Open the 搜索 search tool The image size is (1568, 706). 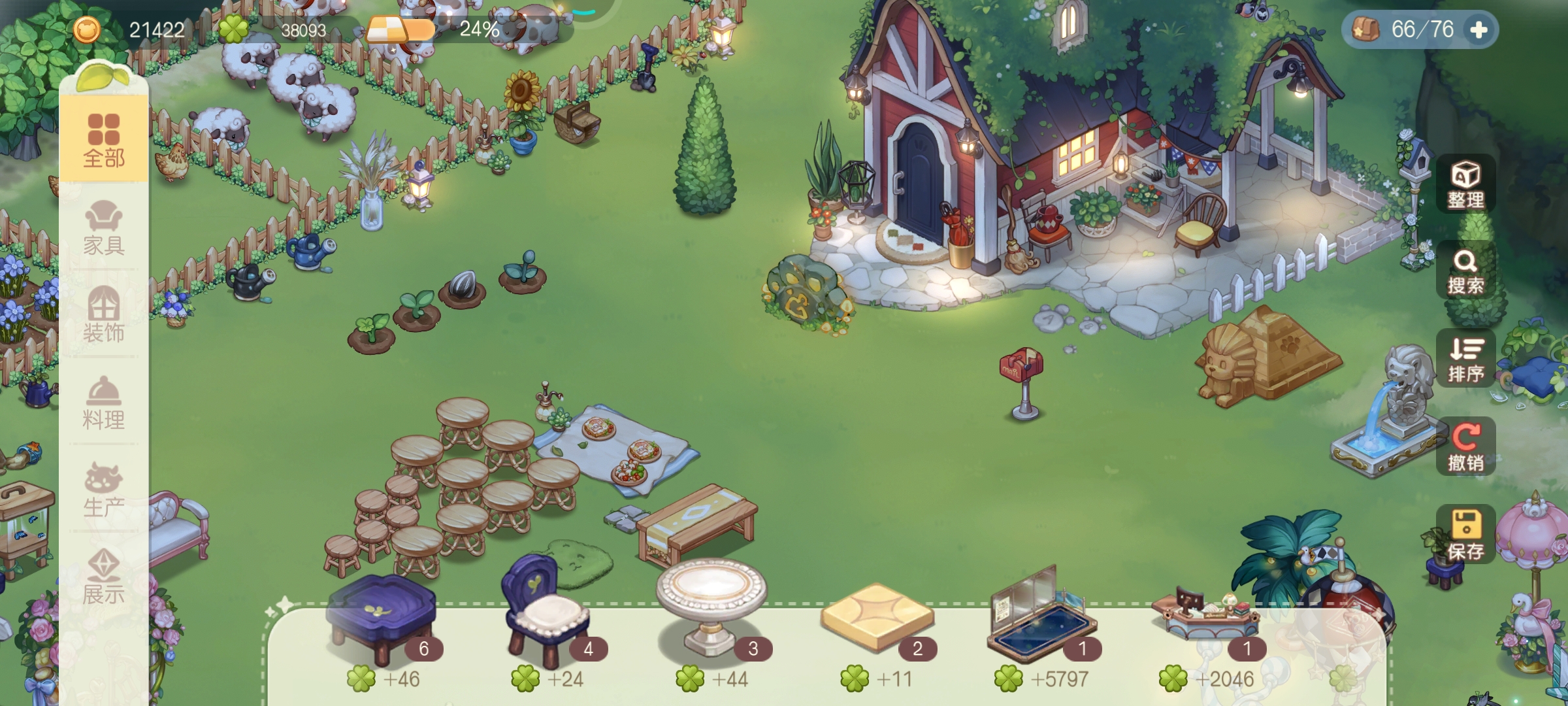tap(1465, 271)
